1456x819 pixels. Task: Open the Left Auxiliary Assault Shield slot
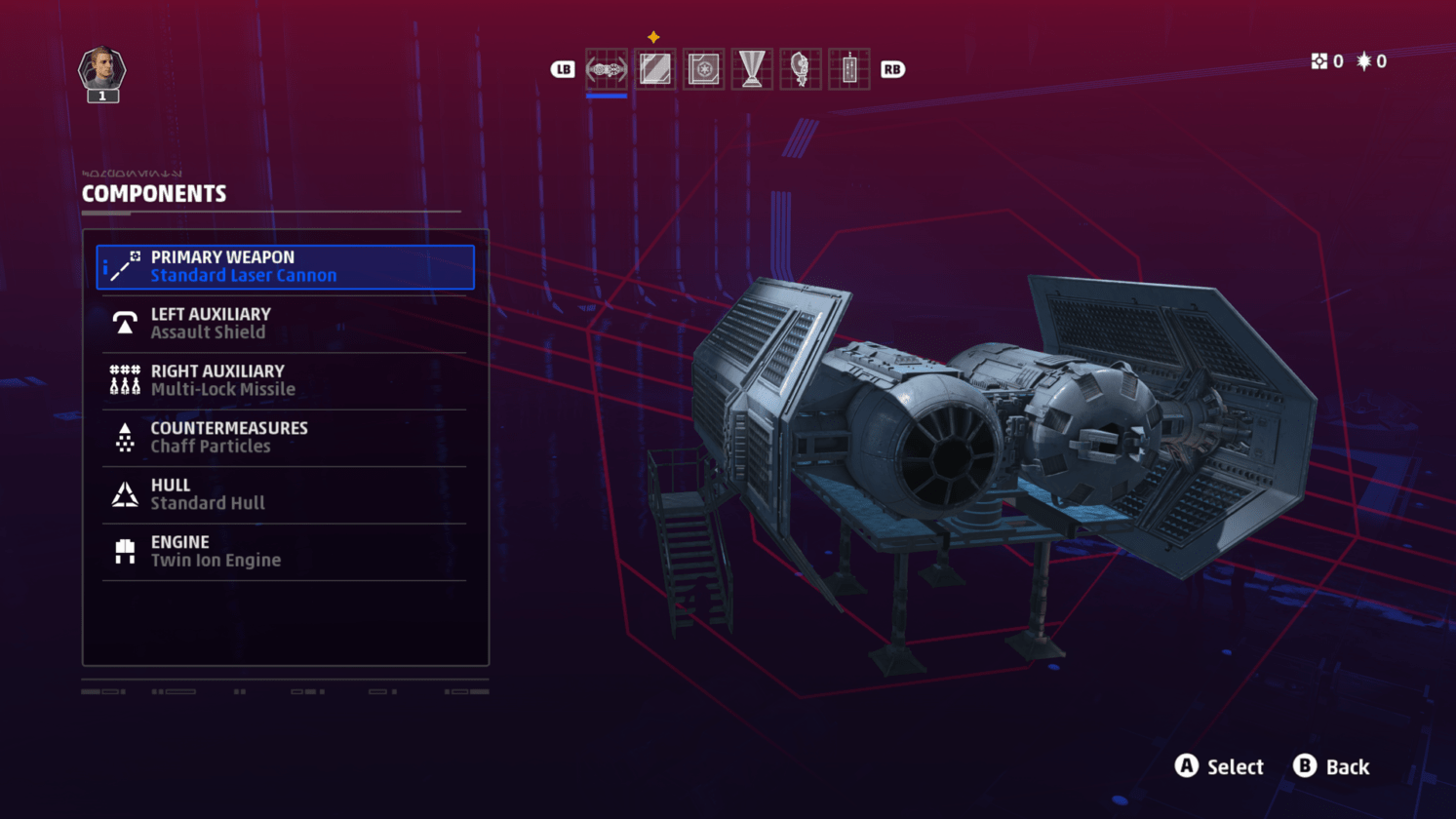pyautogui.click(x=283, y=322)
